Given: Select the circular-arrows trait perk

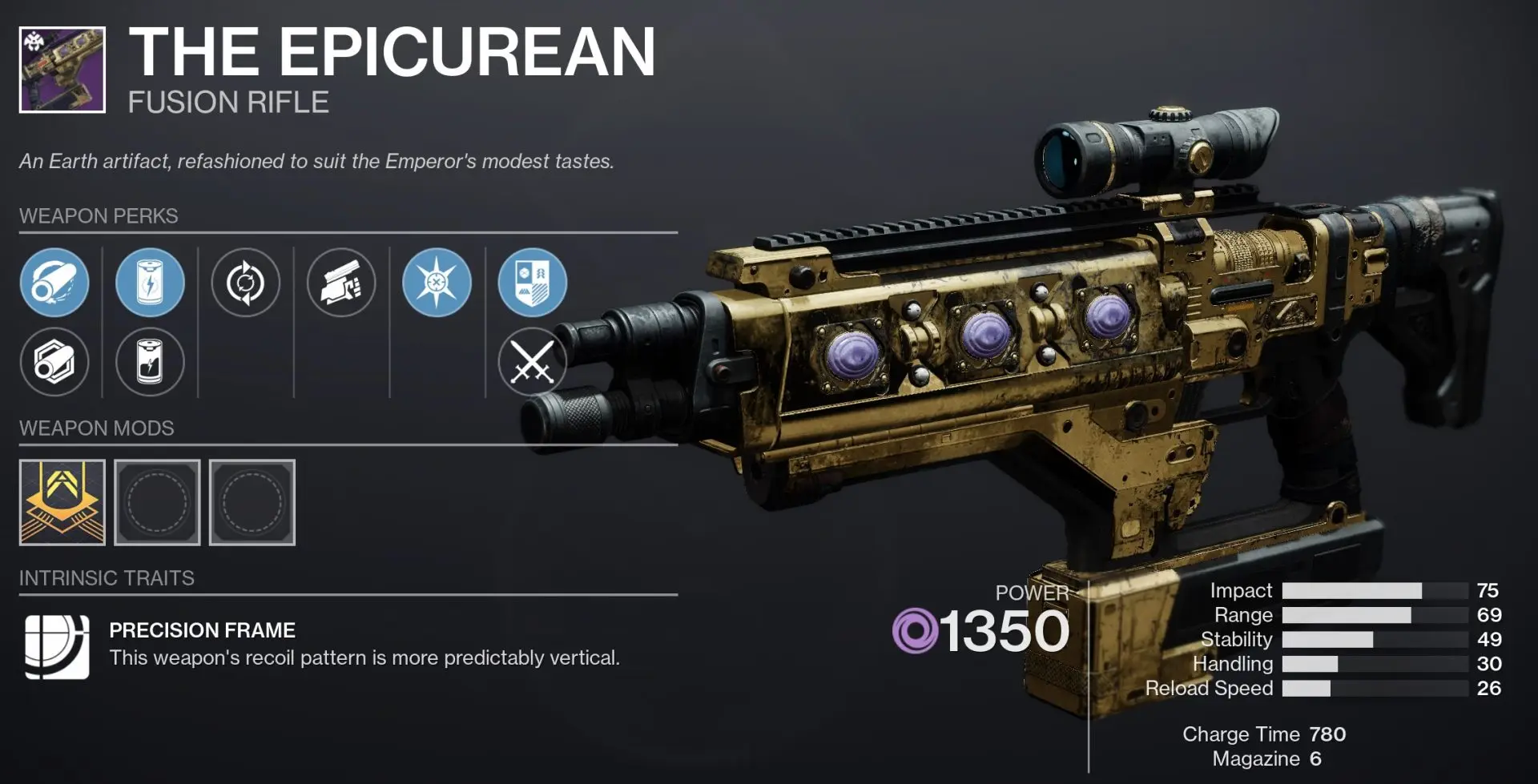Looking at the screenshot, I should click(x=245, y=283).
